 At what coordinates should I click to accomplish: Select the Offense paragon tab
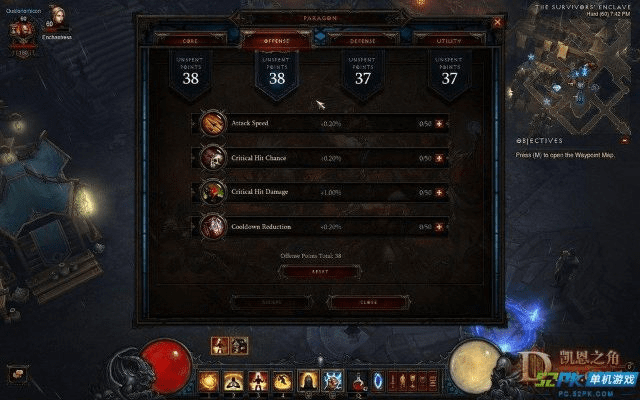click(276, 40)
